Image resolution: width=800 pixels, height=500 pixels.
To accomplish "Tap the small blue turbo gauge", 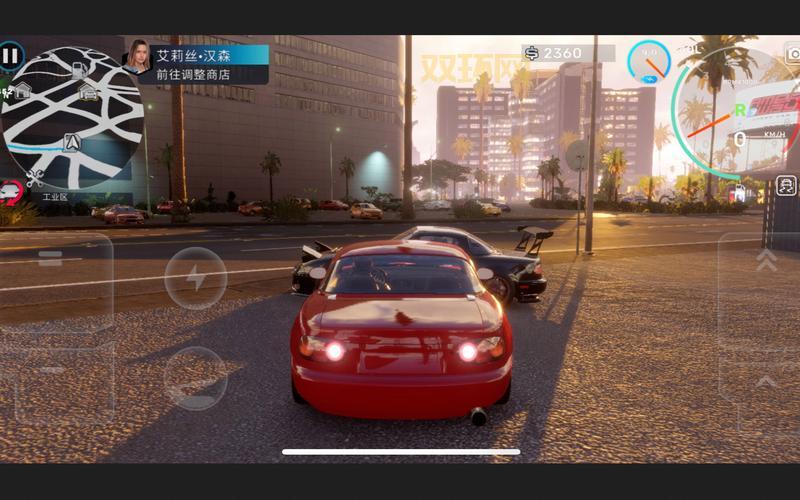I will coord(649,62).
